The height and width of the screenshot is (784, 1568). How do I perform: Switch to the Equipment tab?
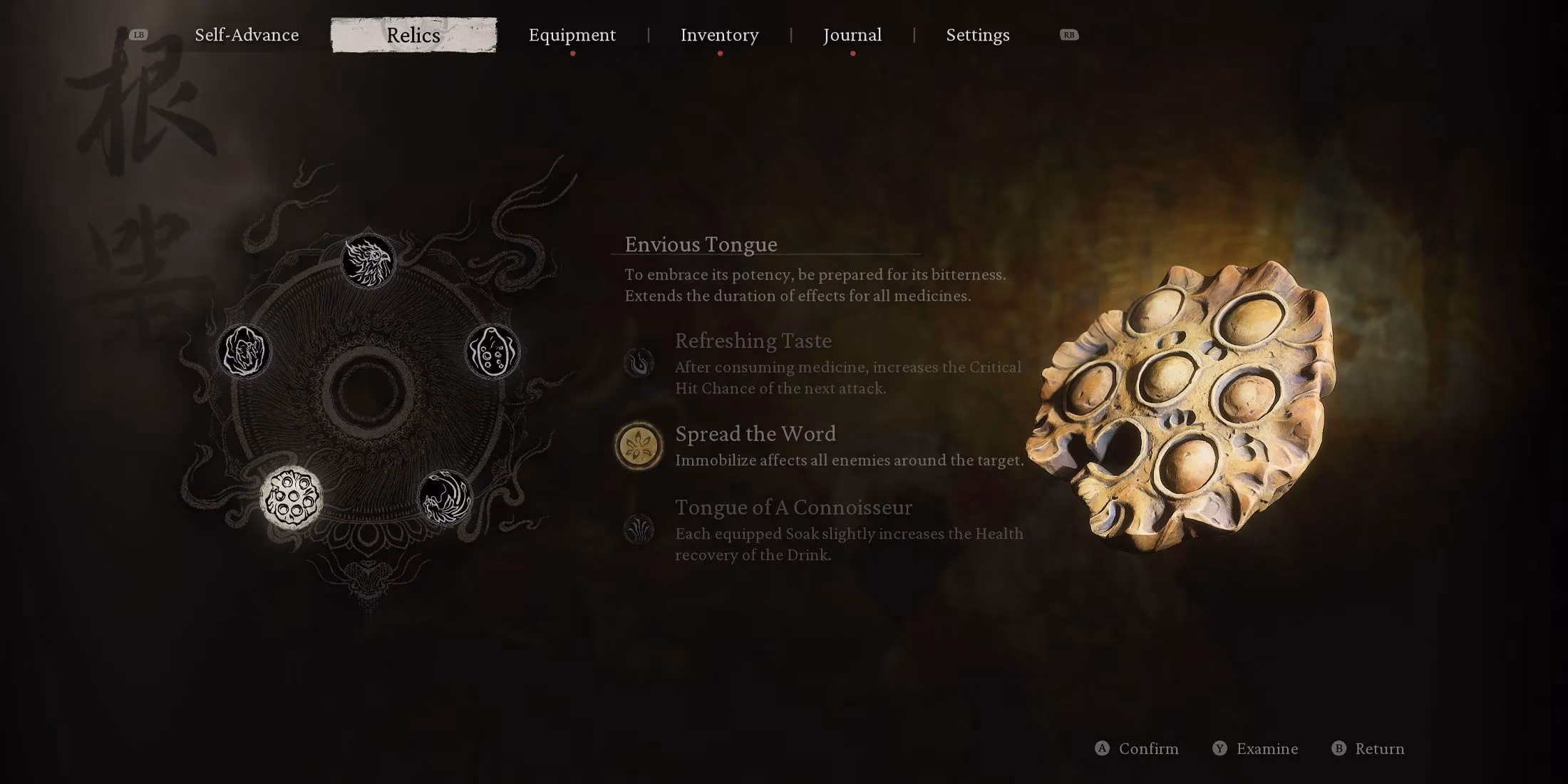click(x=572, y=34)
